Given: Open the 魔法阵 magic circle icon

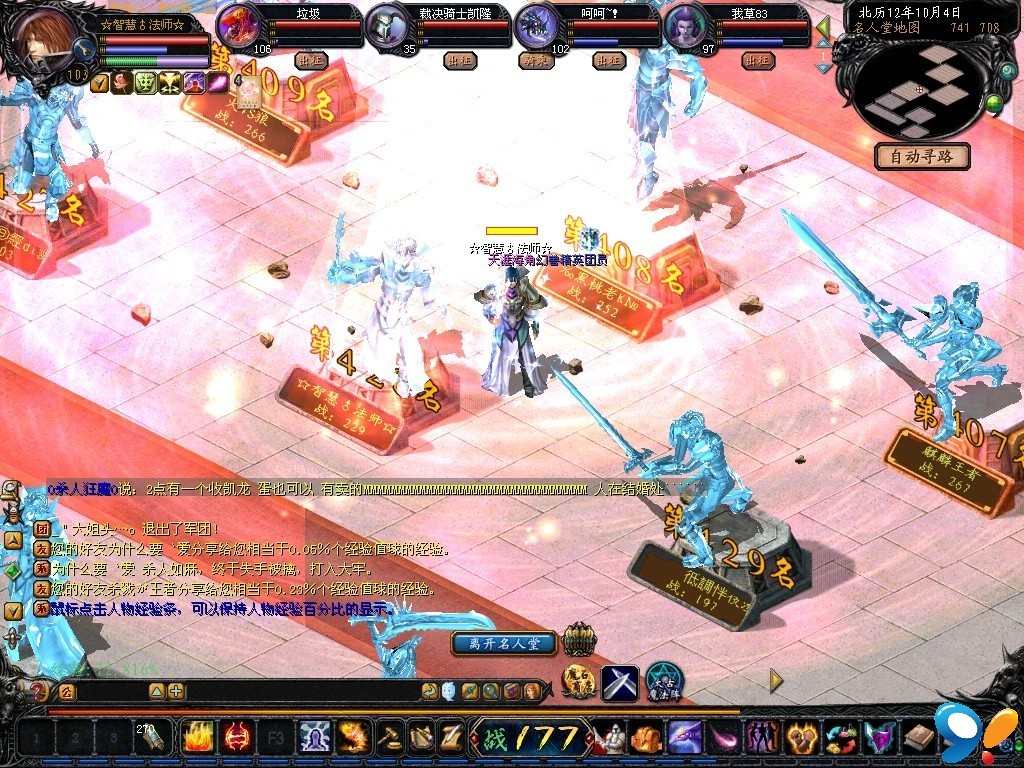Looking at the screenshot, I should point(663,681).
